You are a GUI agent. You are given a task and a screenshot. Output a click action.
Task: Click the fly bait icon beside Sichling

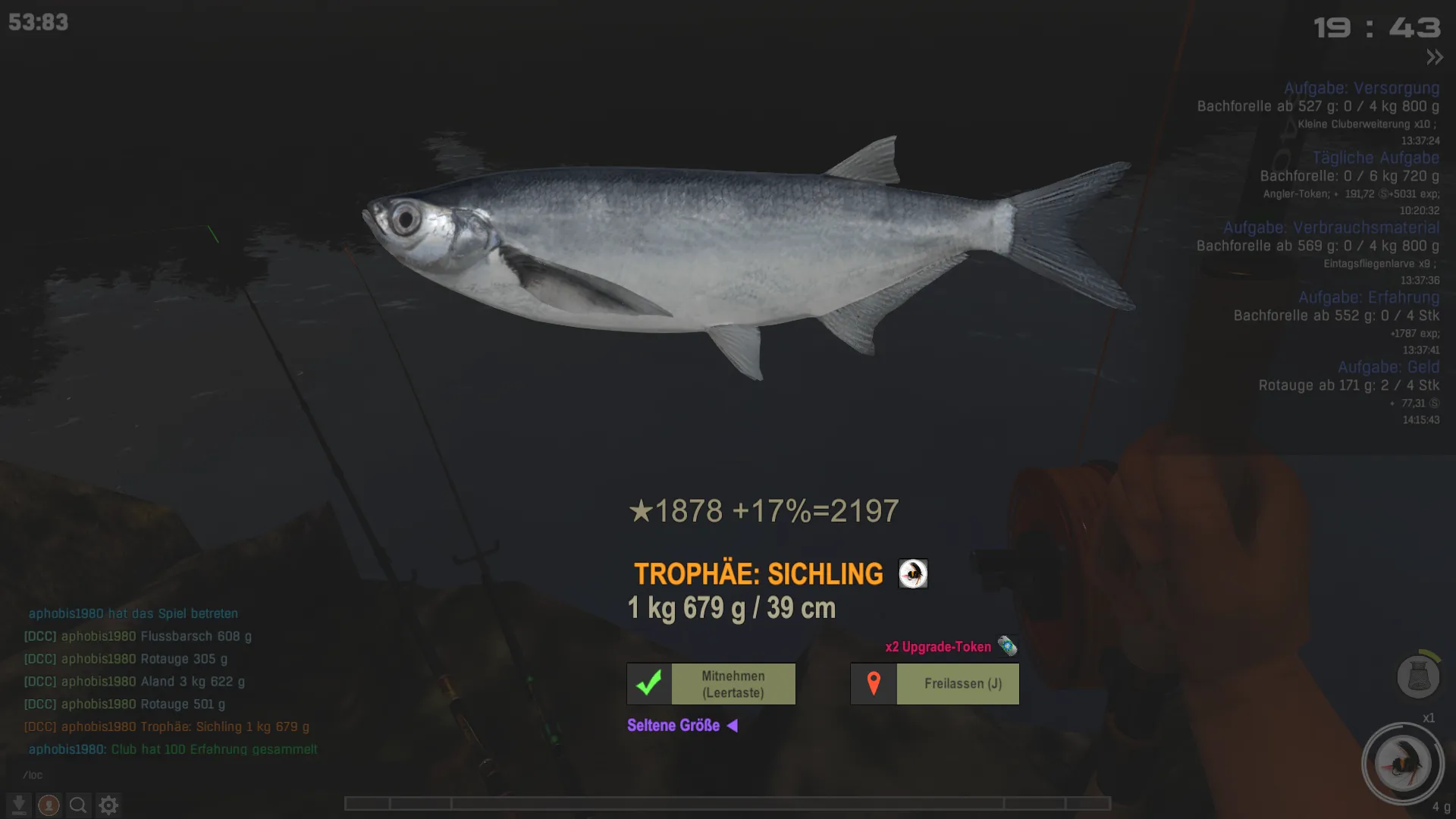[913, 574]
